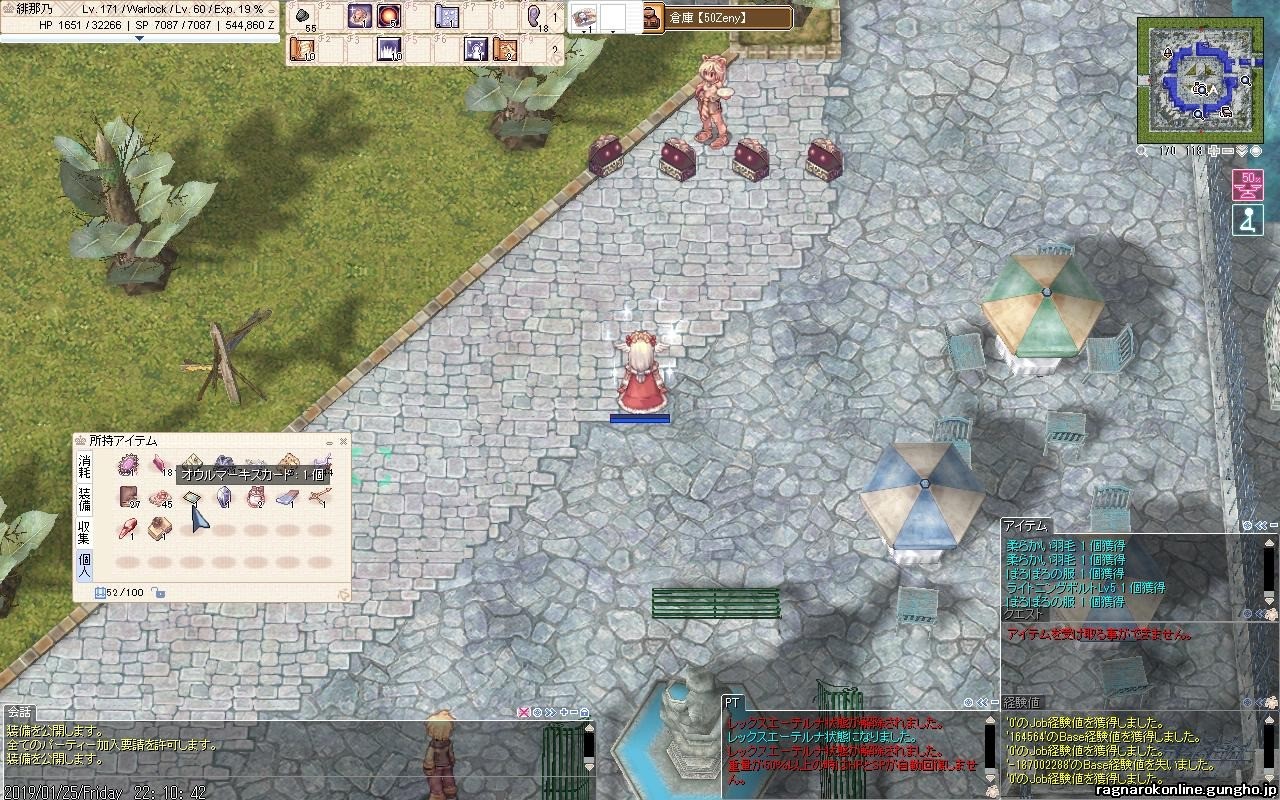Use the ear-shaped item with 18 count
Screen dimensions: 1280x800
coord(535,17)
